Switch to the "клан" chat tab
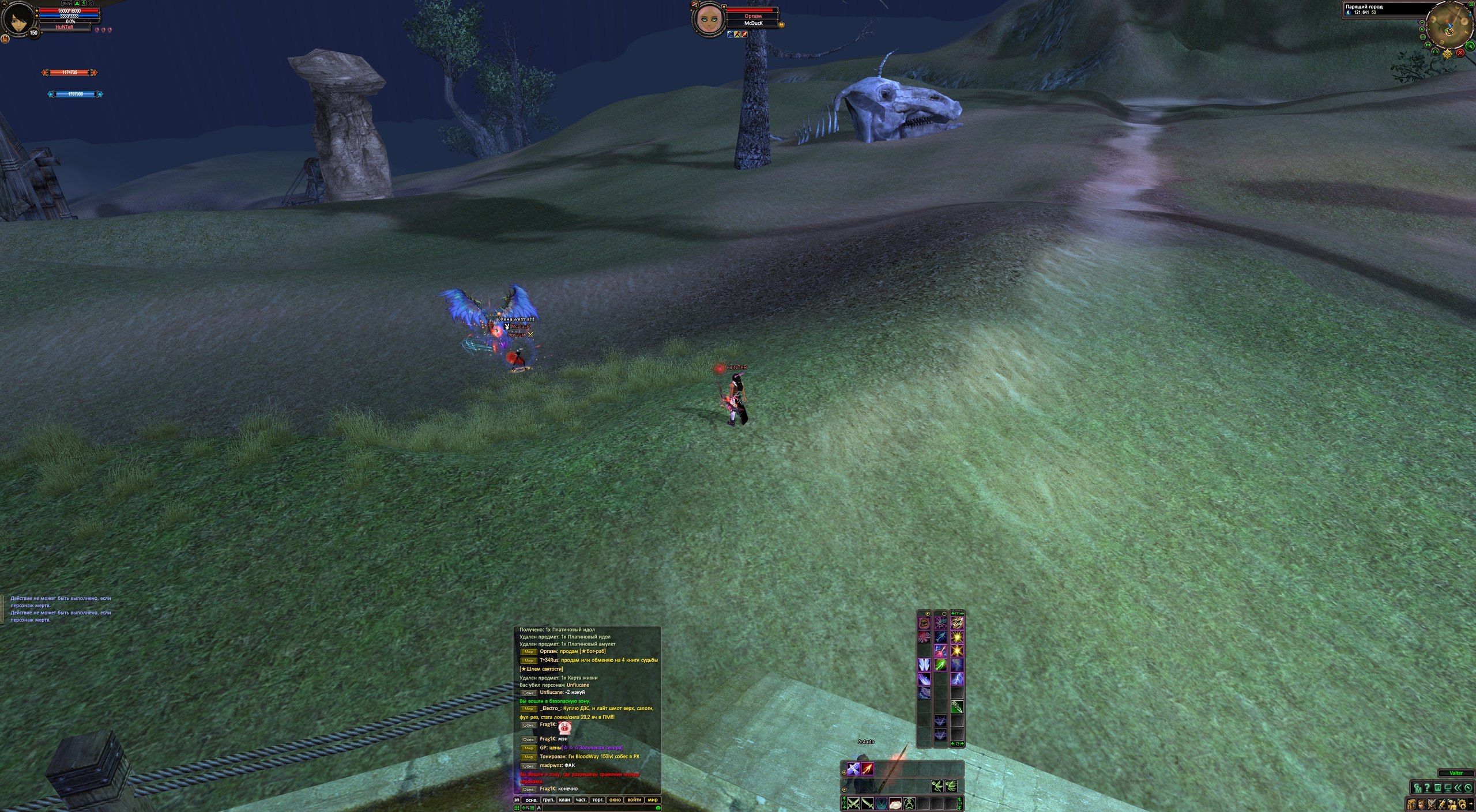This screenshot has height=812, width=1476. 564,800
